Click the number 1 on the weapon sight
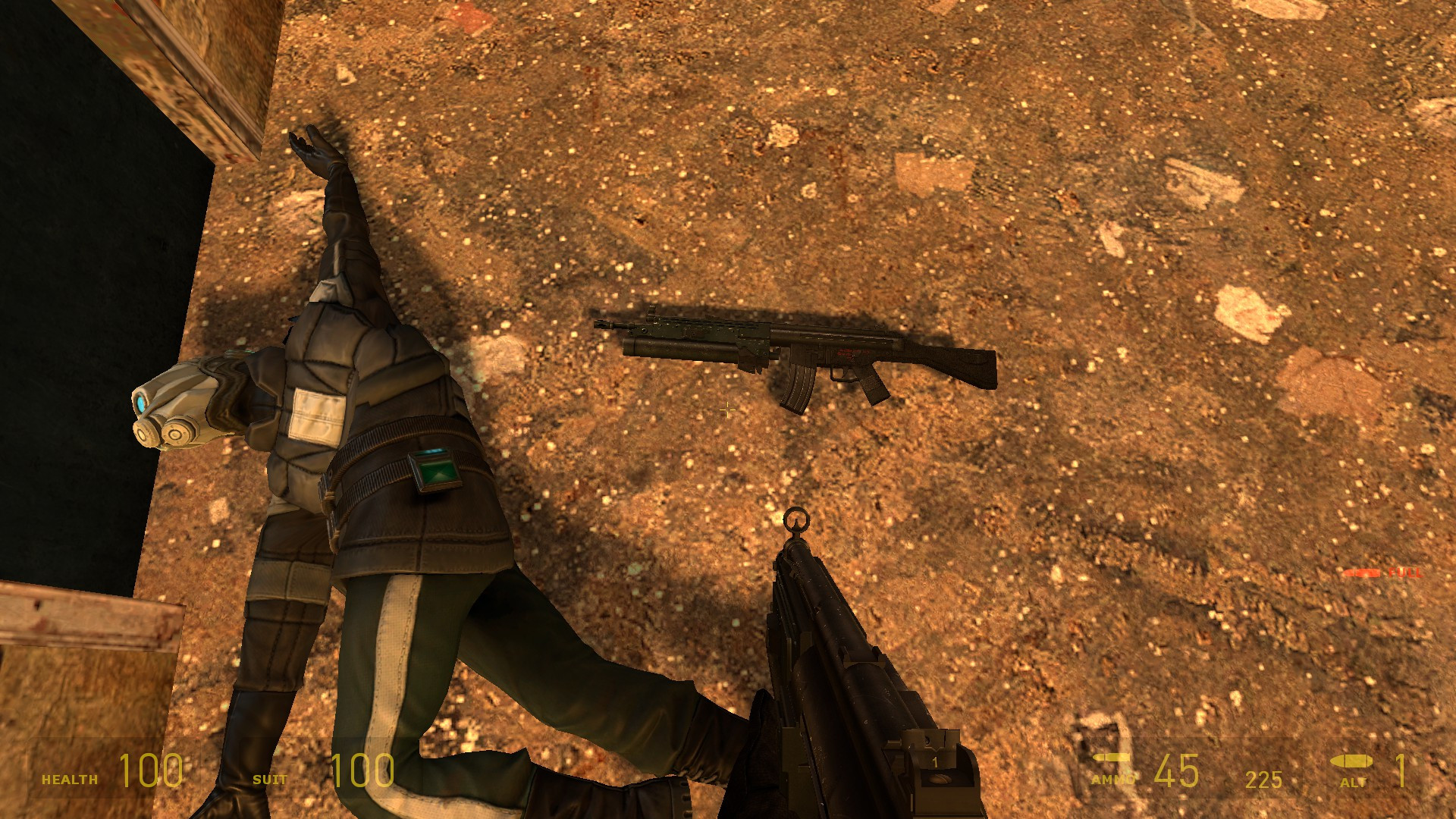Screen dimensions: 1456x819 [934, 761]
